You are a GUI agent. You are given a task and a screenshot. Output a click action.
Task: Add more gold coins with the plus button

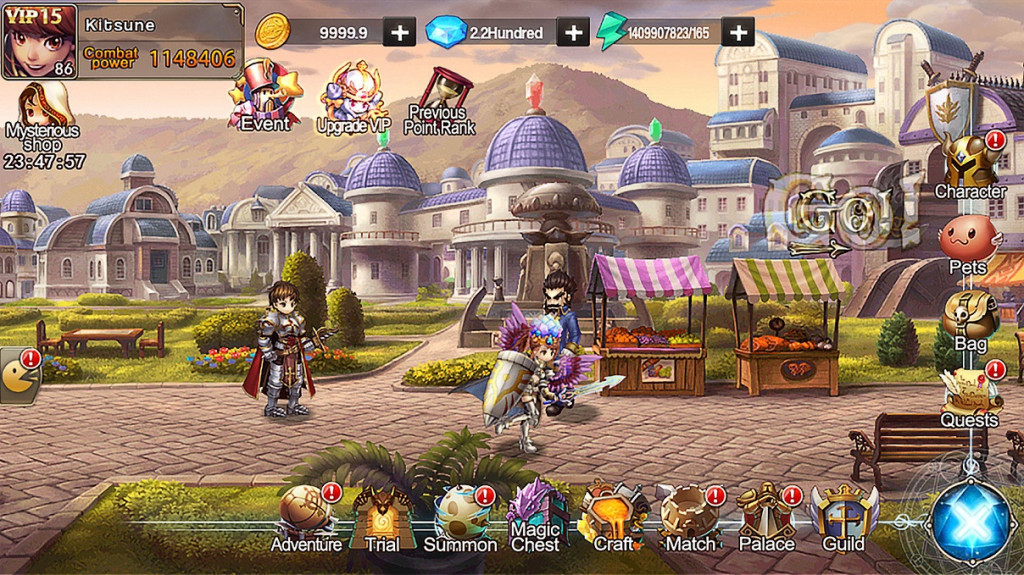click(x=399, y=32)
